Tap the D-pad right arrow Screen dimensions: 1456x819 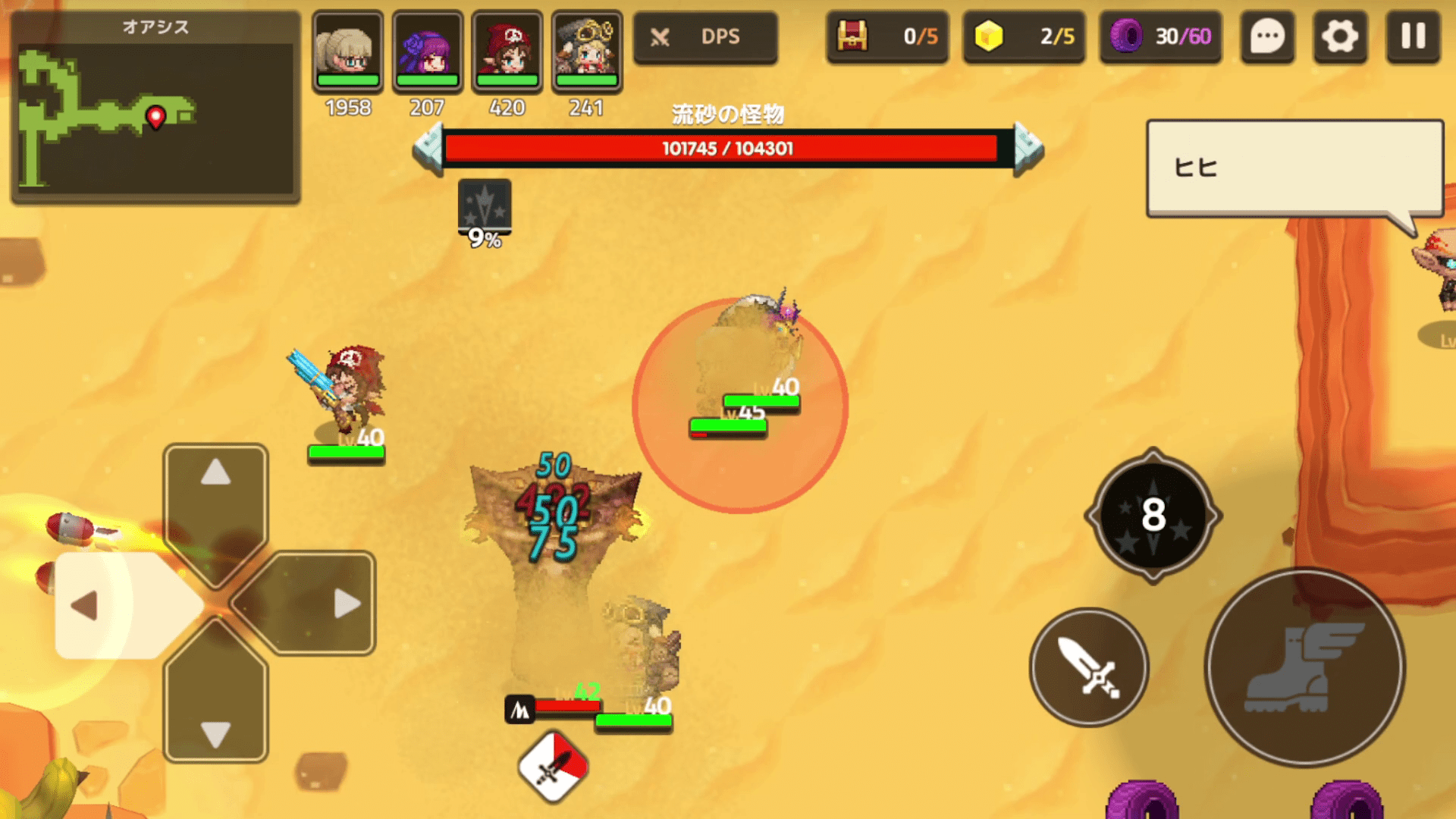(x=334, y=604)
